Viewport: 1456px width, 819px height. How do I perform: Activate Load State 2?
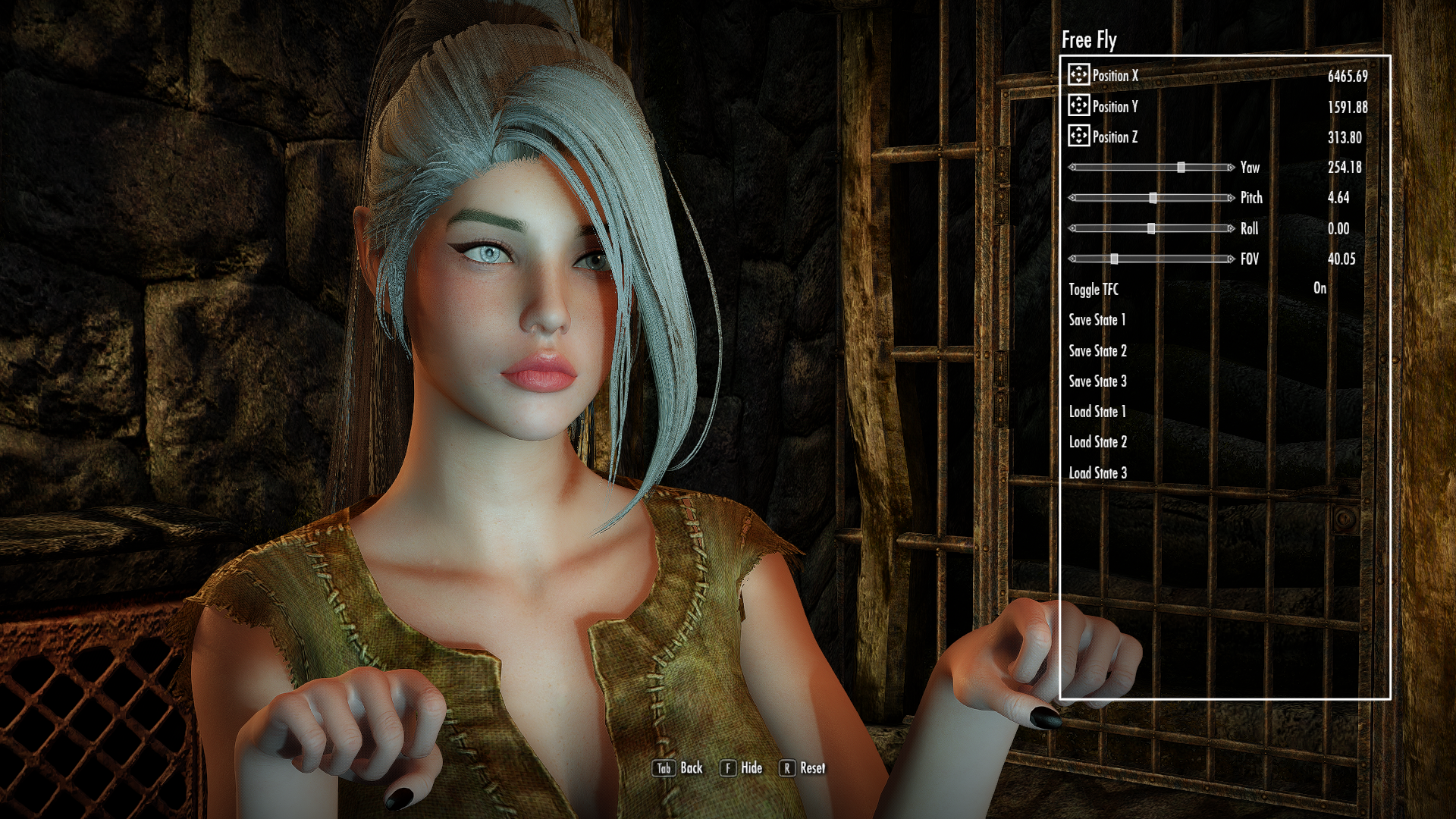[x=1097, y=442]
